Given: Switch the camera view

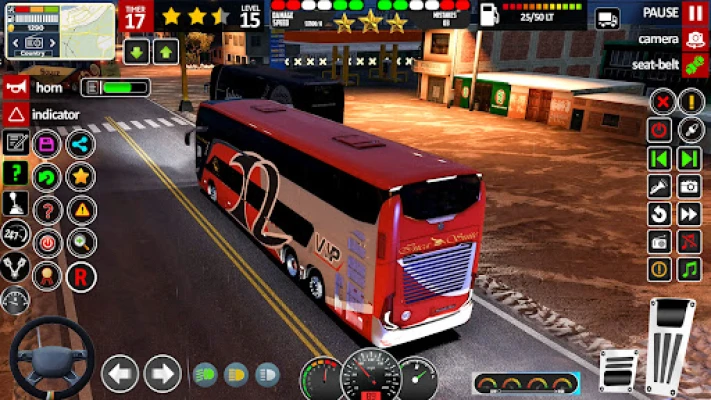Looking at the screenshot, I should pos(695,40).
